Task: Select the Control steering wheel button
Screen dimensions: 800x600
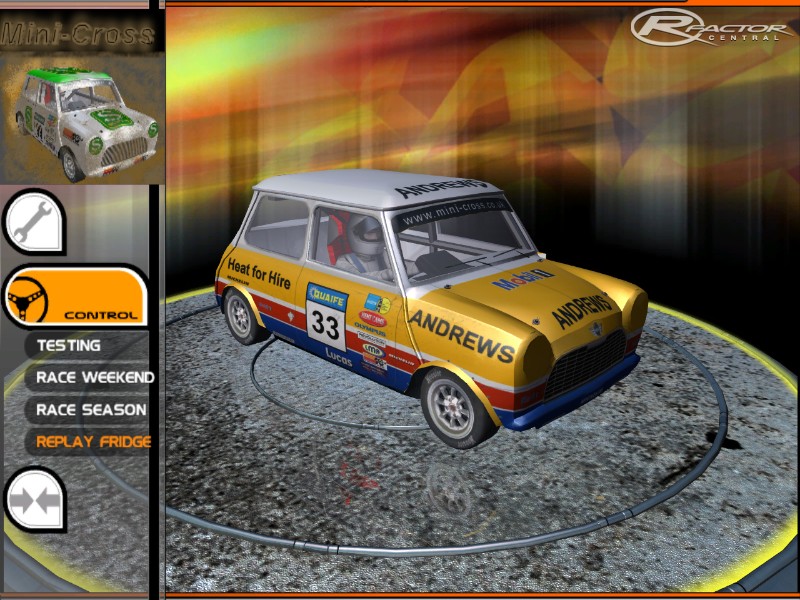Action: pos(75,297)
